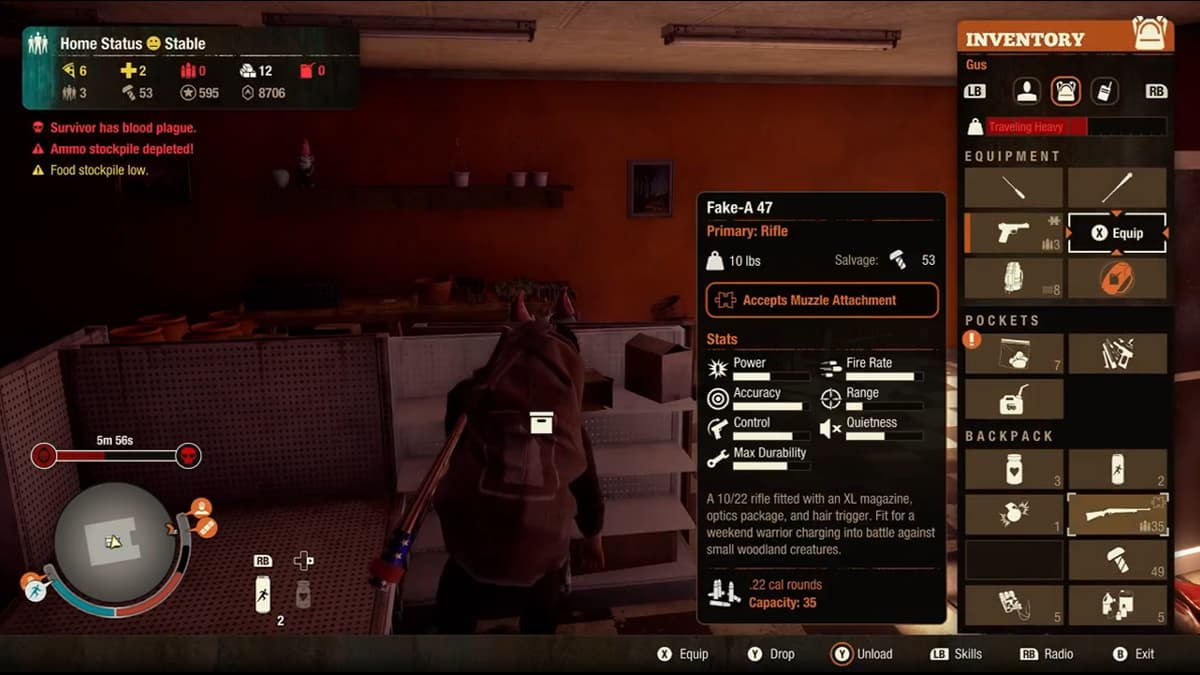This screenshot has height=675, width=1200.
Task: Select the firecracker explosive slot
Action: [x=1014, y=514]
